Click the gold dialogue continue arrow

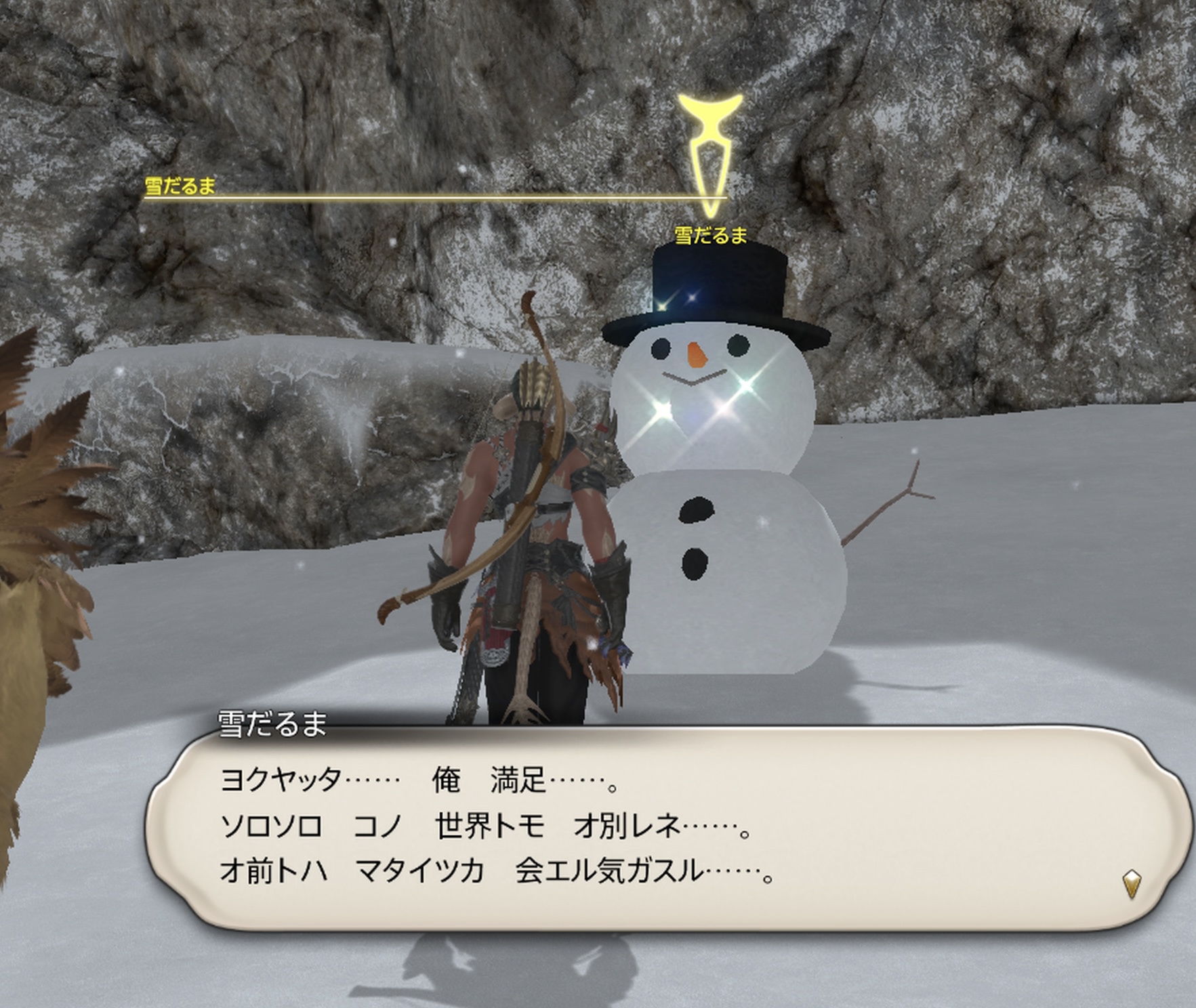click(1132, 884)
